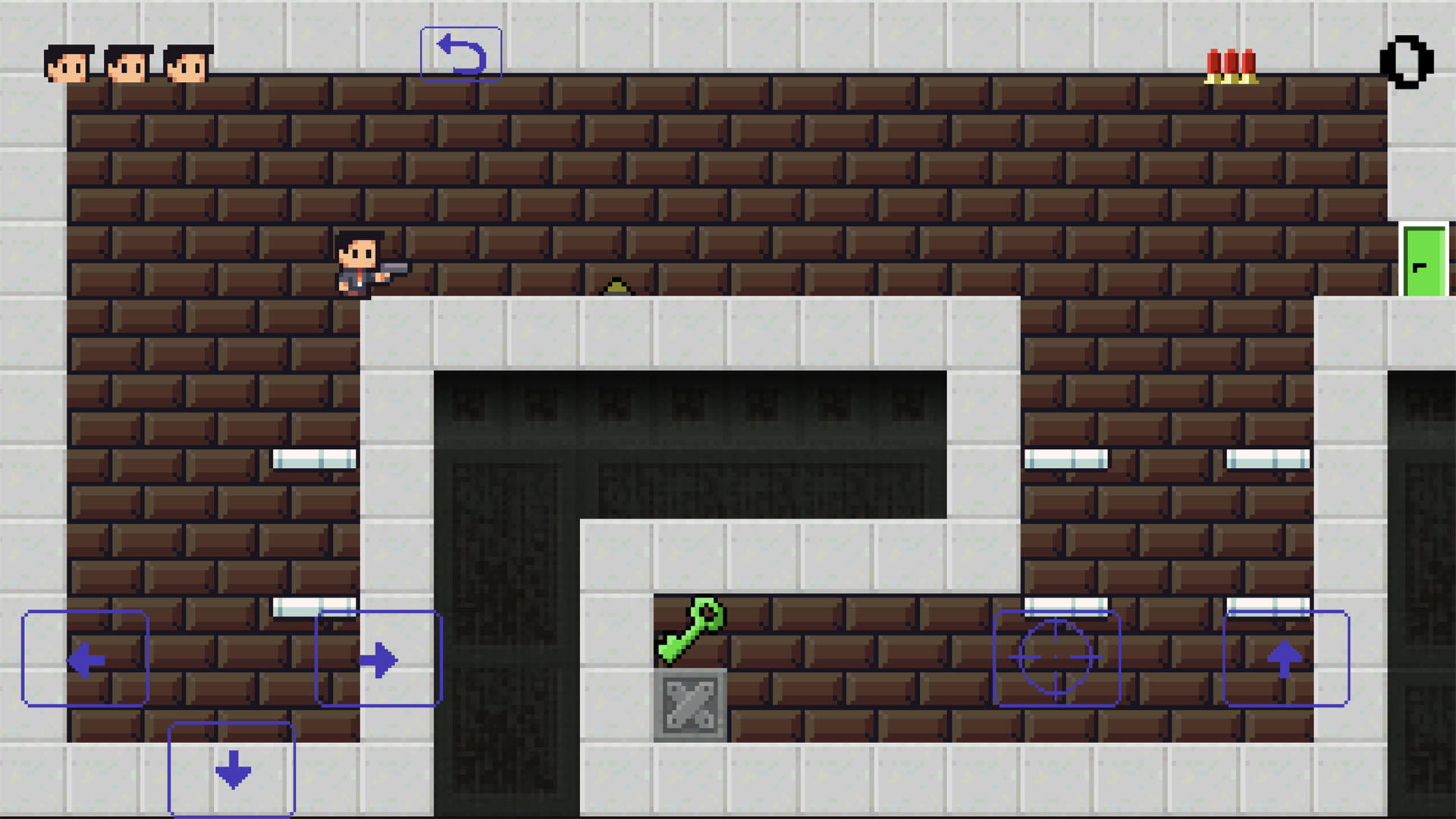The height and width of the screenshot is (819, 1456).
Task: Tap the crosshair shoot button
Action: [x=1056, y=656]
